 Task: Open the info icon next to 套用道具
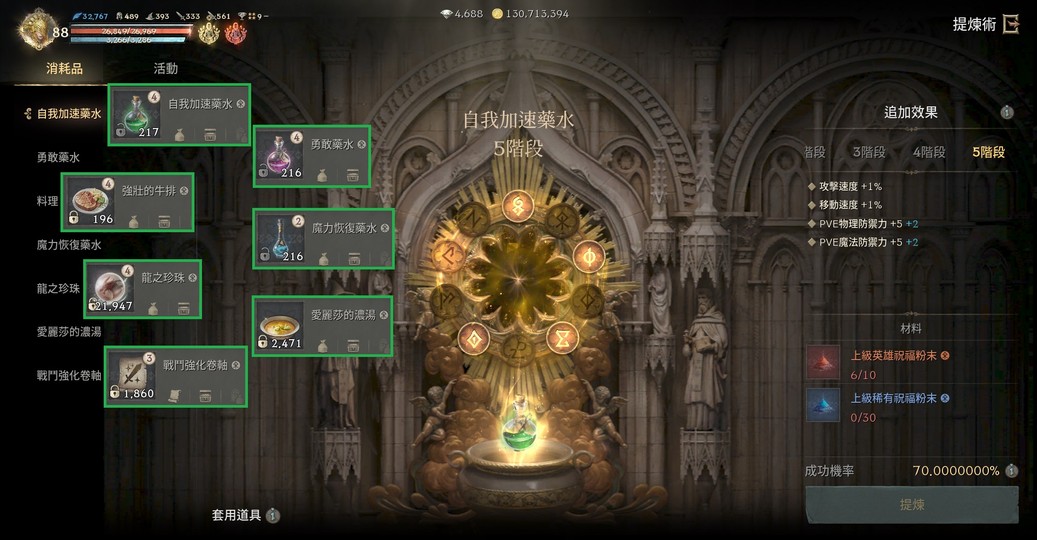[x=273, y=516]
